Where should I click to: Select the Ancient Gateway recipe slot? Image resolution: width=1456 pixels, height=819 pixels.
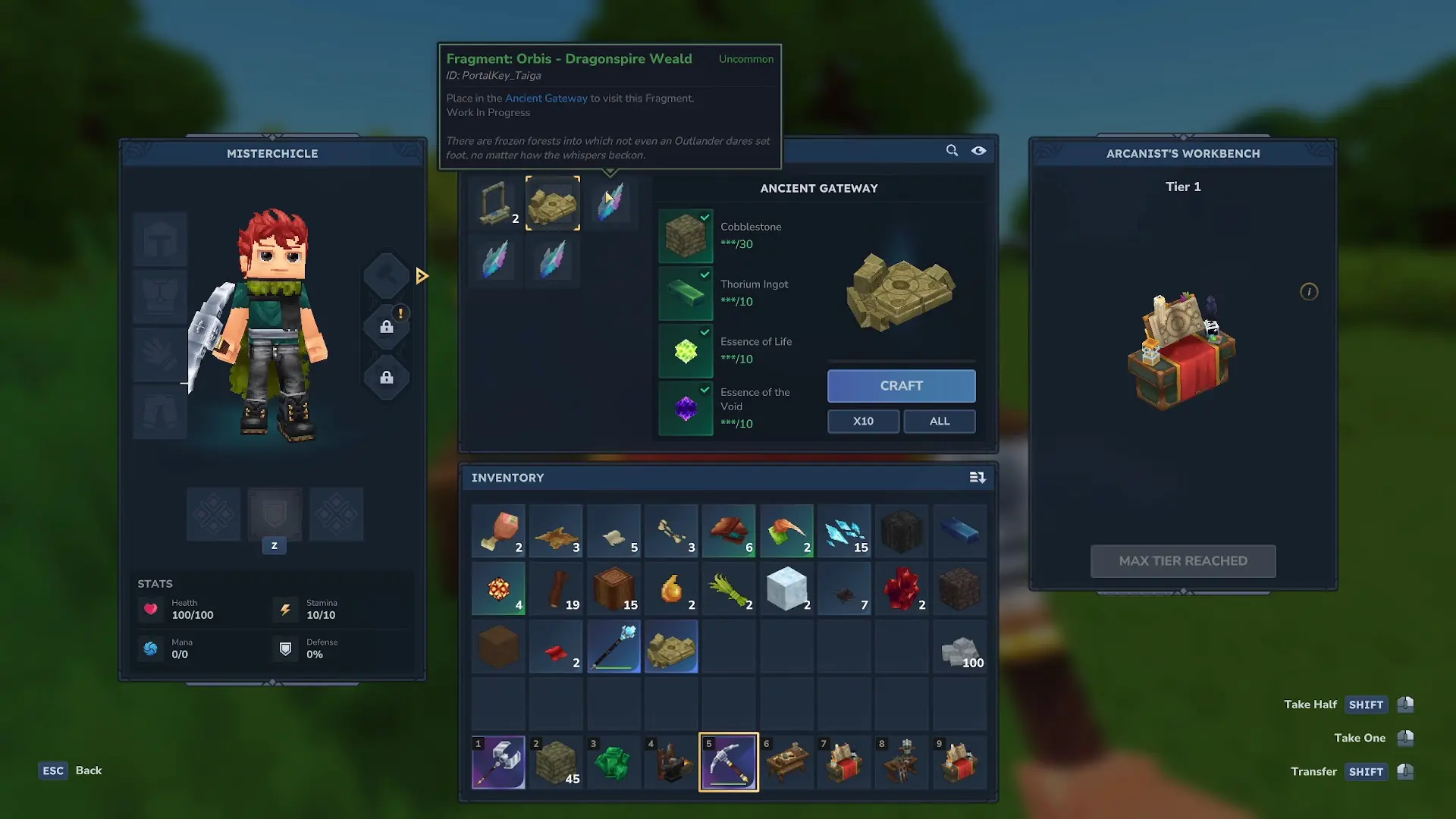[x=553, y=203]
